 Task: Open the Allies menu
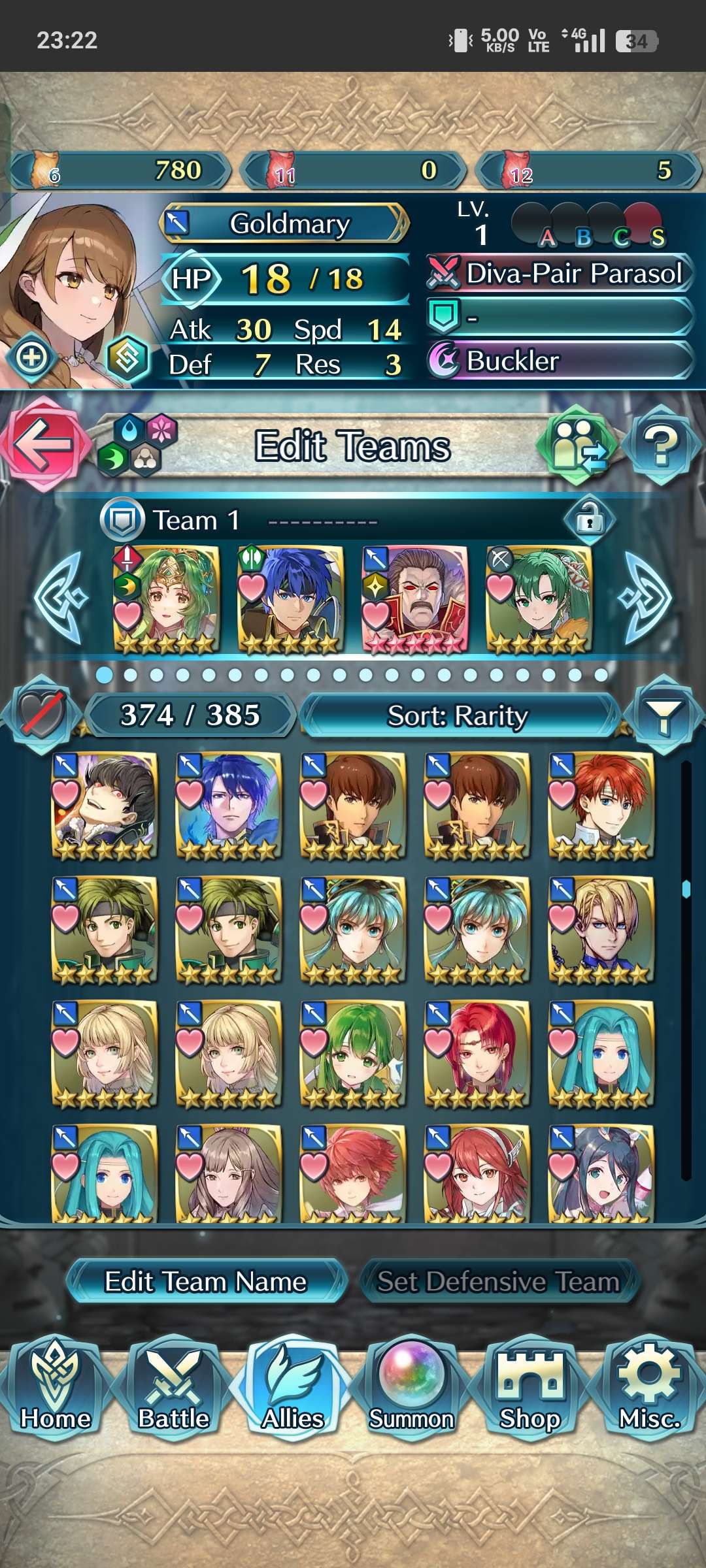293,1386
